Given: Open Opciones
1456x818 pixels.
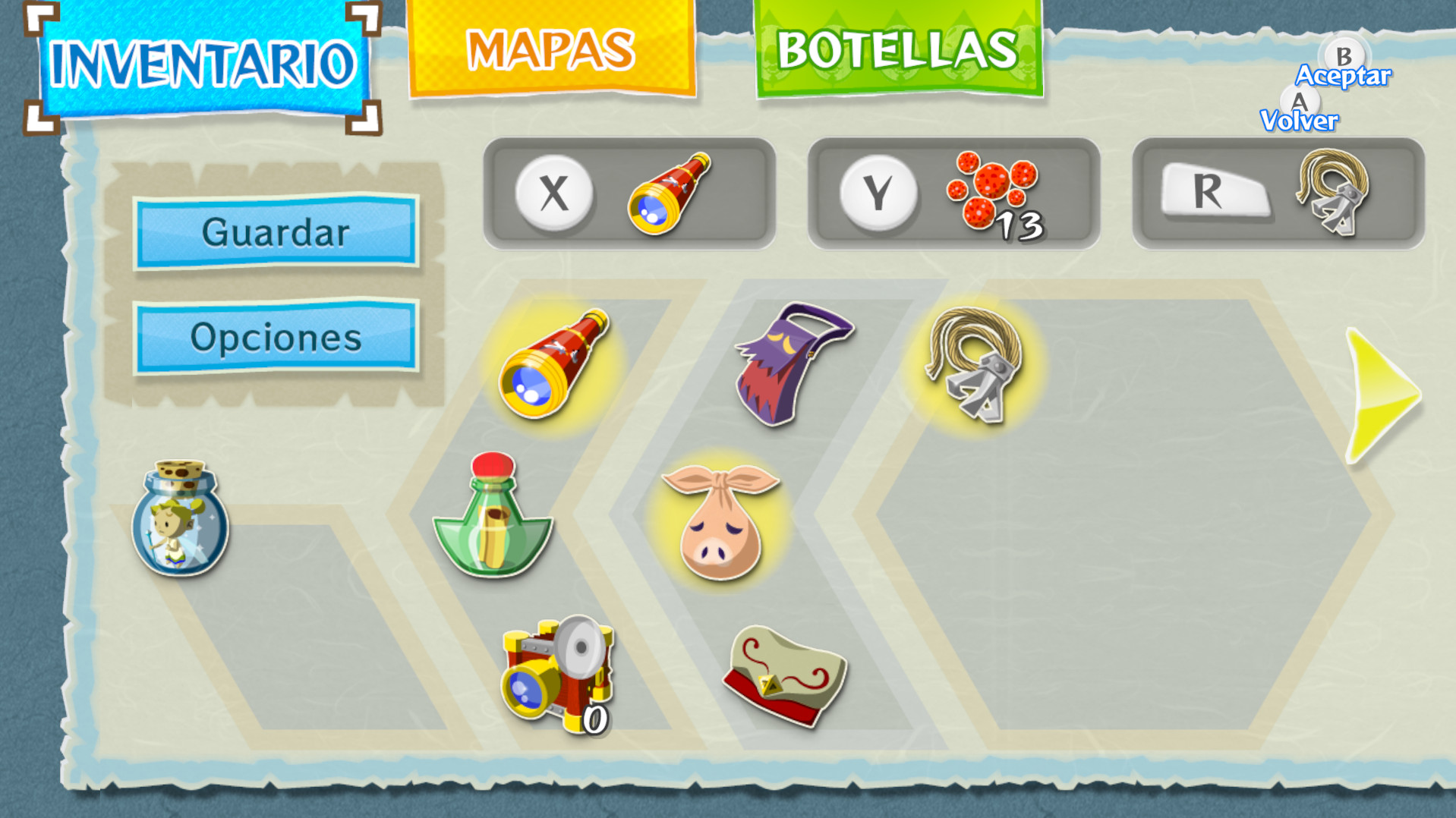Looking at the screenshot, I should click(276, 337).
